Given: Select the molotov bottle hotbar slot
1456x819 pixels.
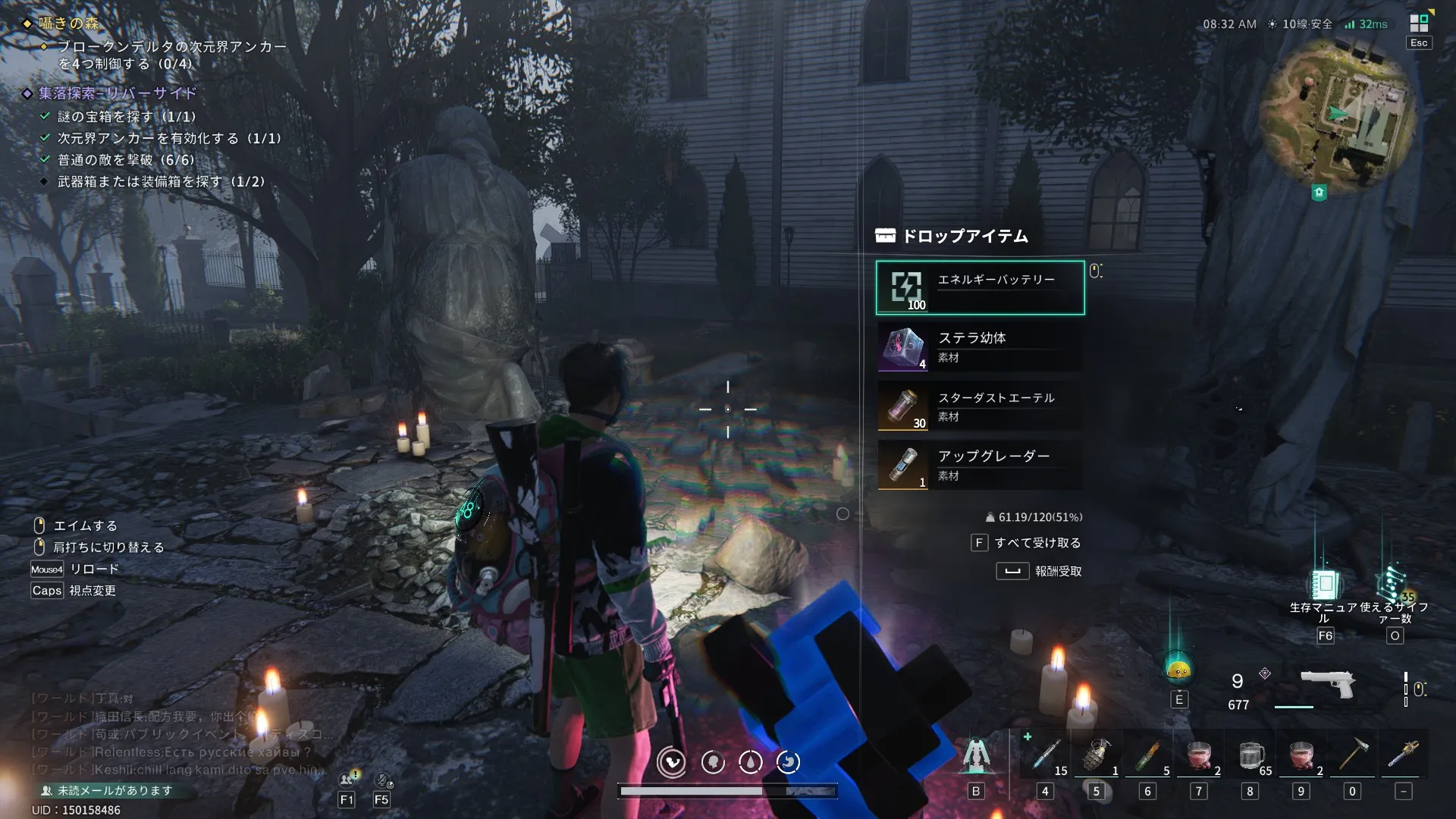Looking at the screenshot, I should [x=1147, y=755].
